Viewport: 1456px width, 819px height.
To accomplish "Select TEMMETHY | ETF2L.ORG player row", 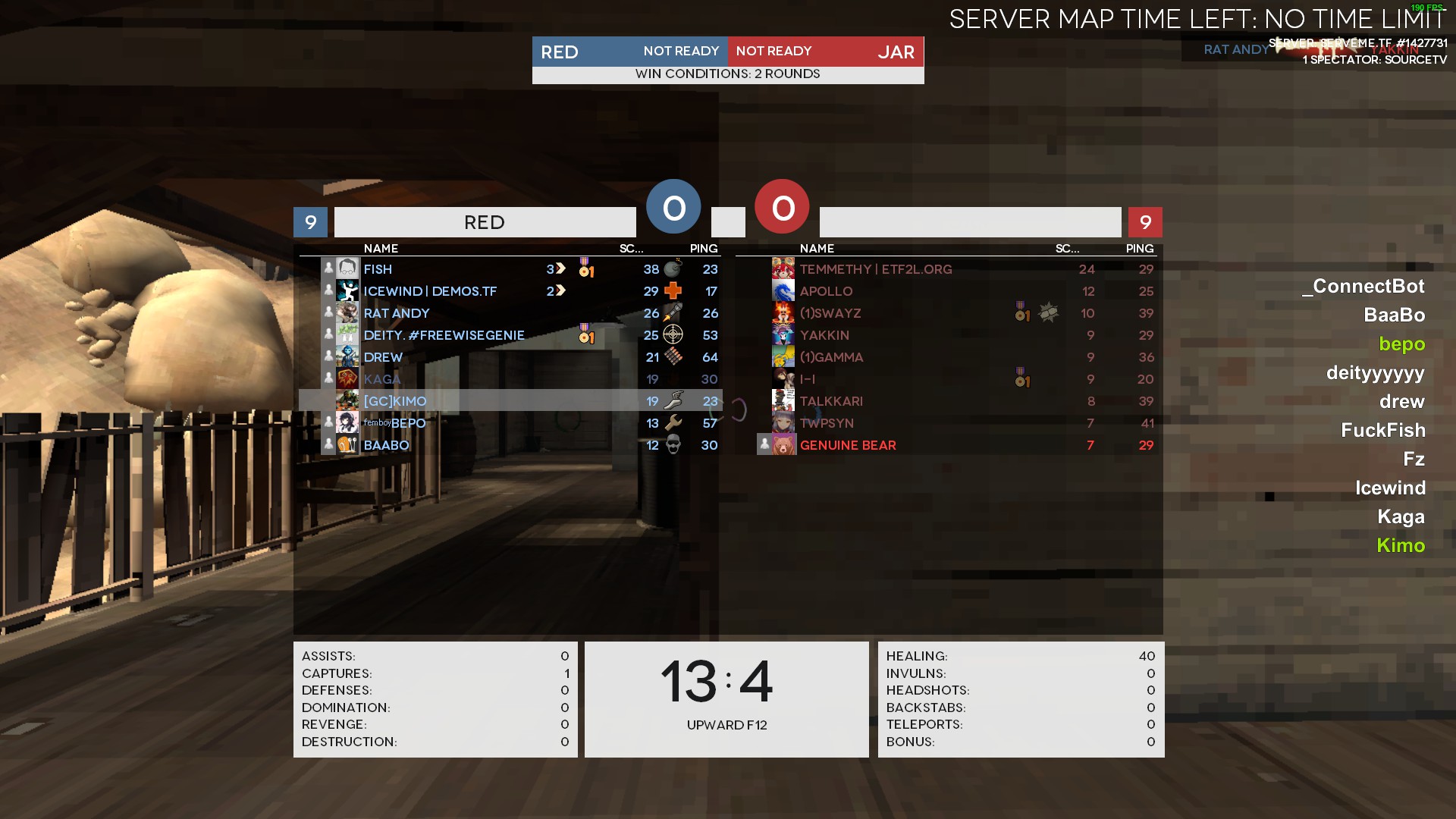I will click(876, 269).
